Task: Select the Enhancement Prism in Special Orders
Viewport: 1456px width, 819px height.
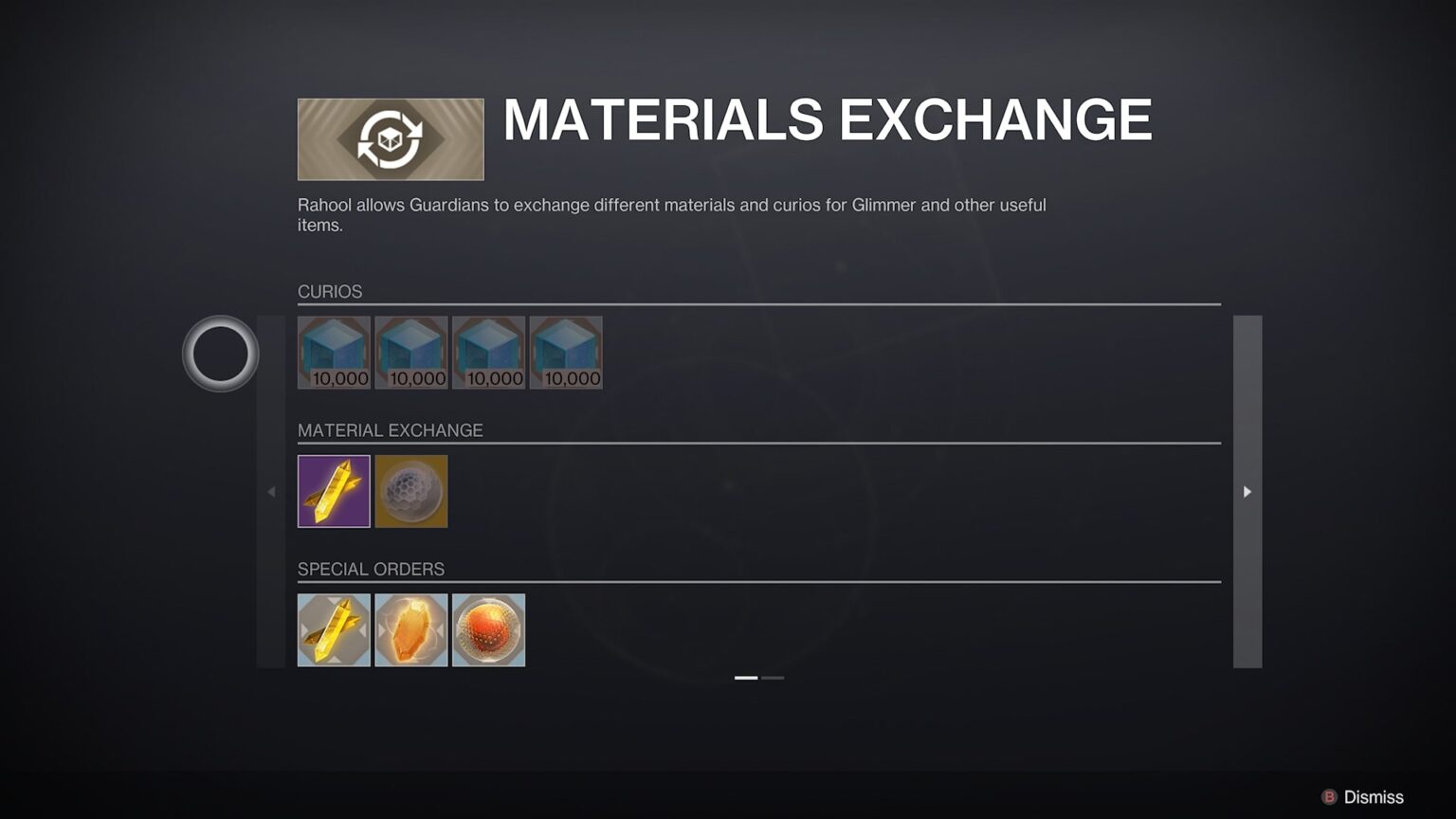Action: click(x=411, y=629)
